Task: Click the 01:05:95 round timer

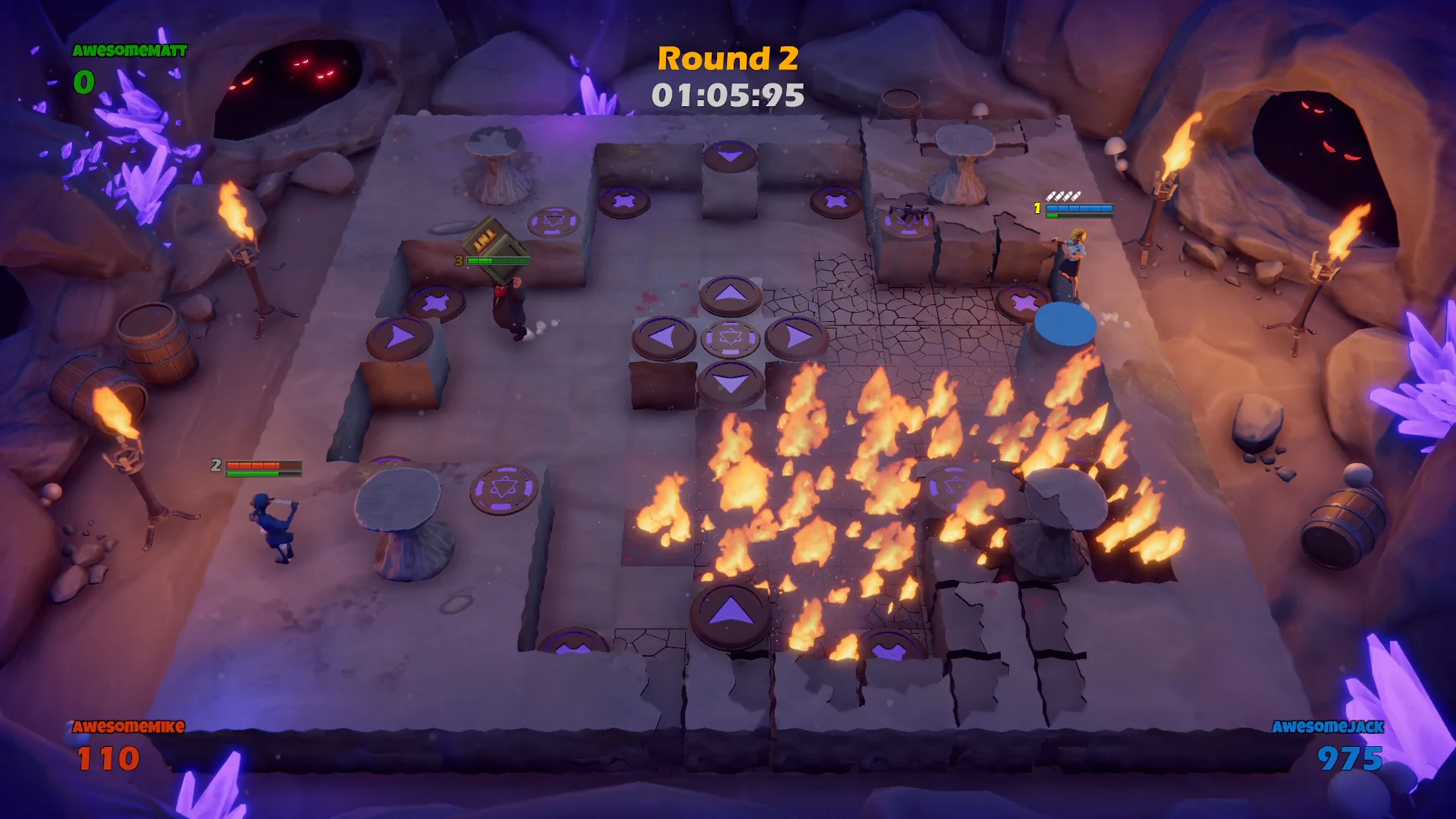Action: coord(728,94)
